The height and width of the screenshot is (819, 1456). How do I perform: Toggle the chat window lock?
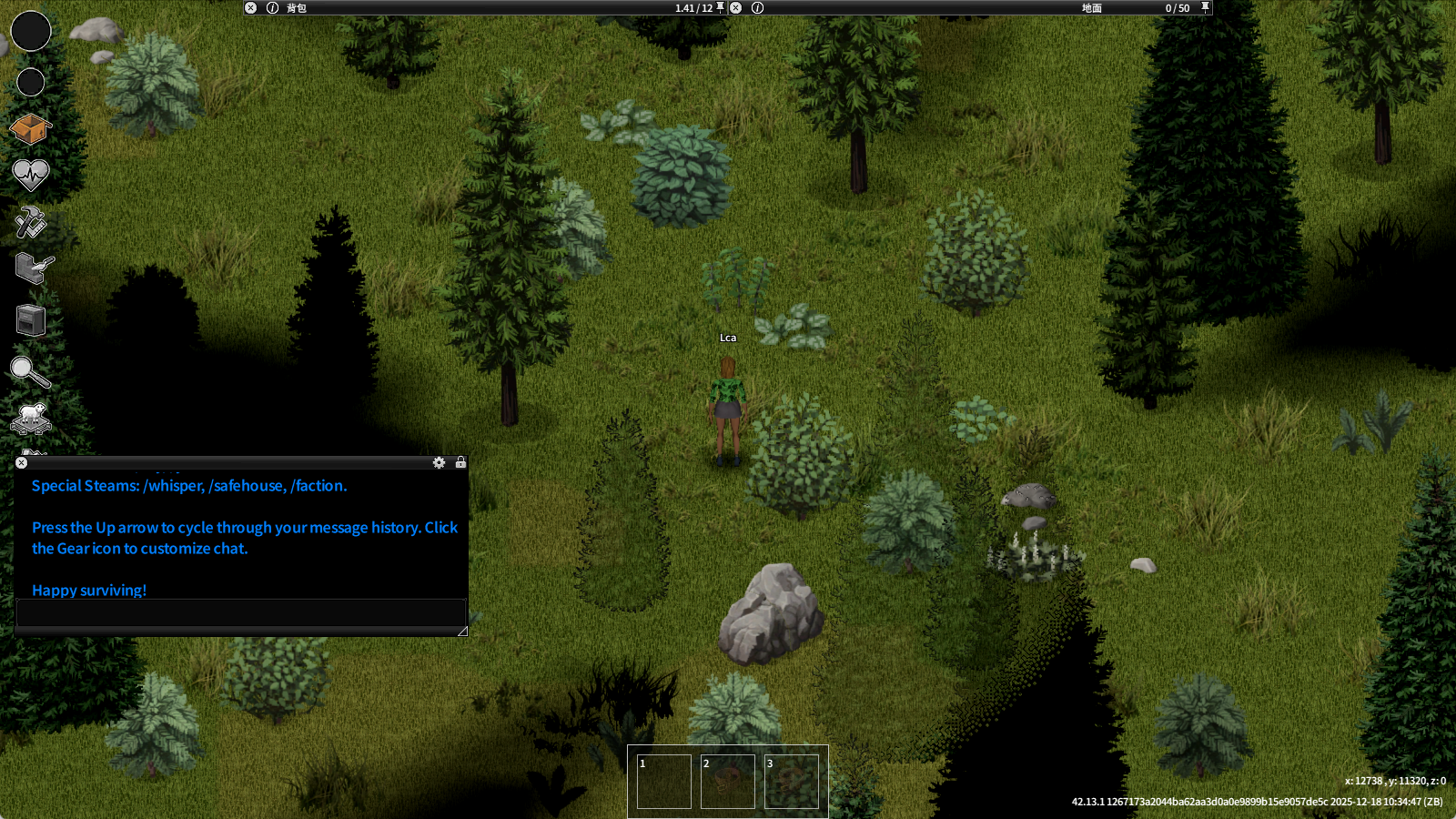click(x=460, y=462)
